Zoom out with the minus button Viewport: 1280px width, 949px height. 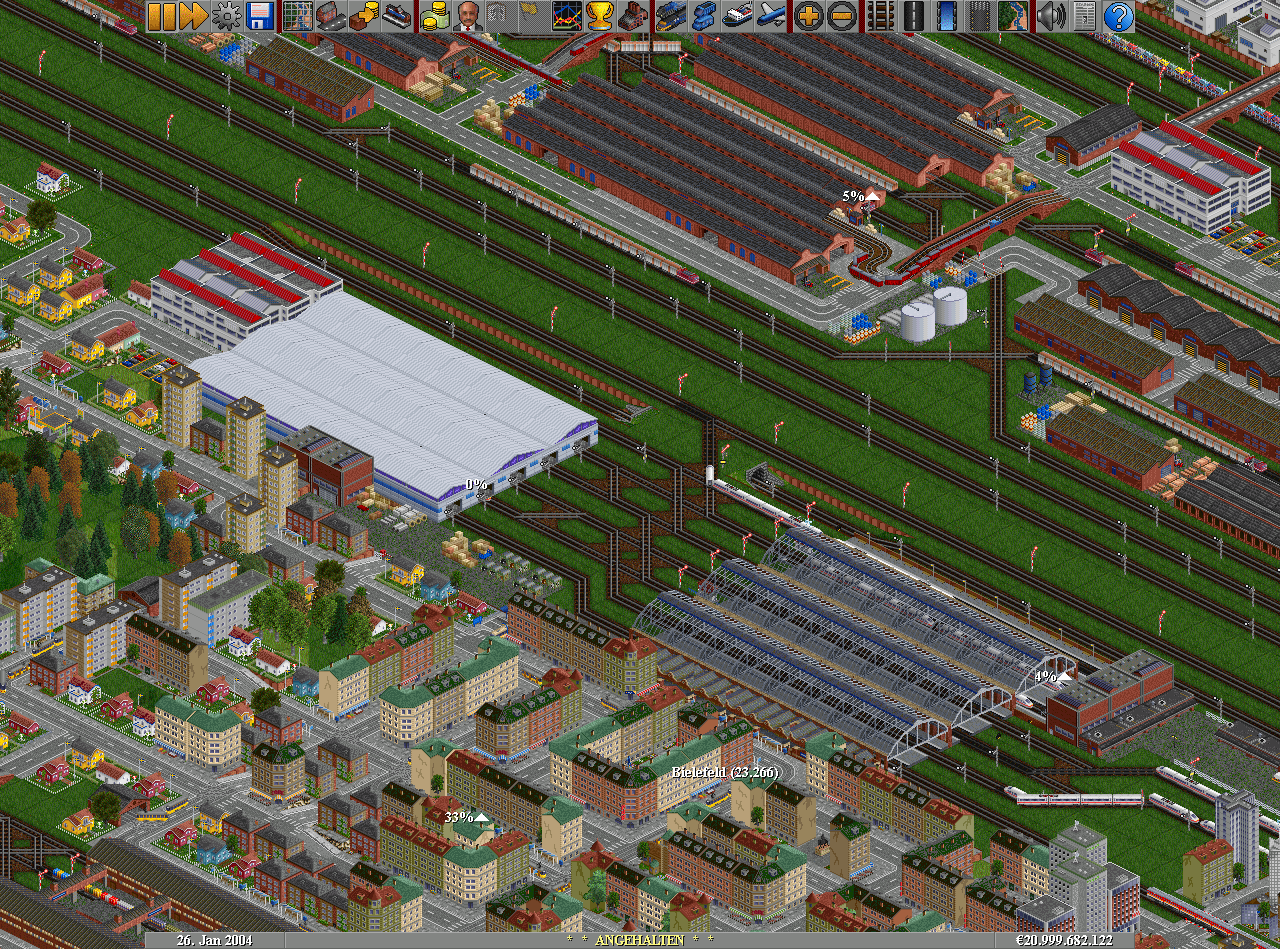click(841, 15)
